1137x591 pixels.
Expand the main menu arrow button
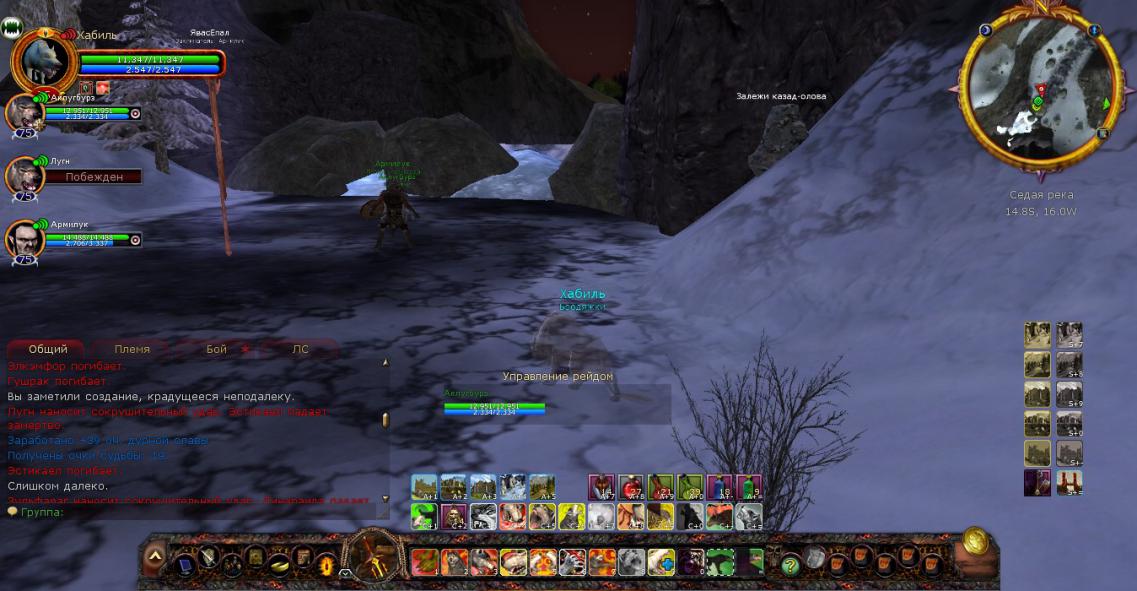155,555
